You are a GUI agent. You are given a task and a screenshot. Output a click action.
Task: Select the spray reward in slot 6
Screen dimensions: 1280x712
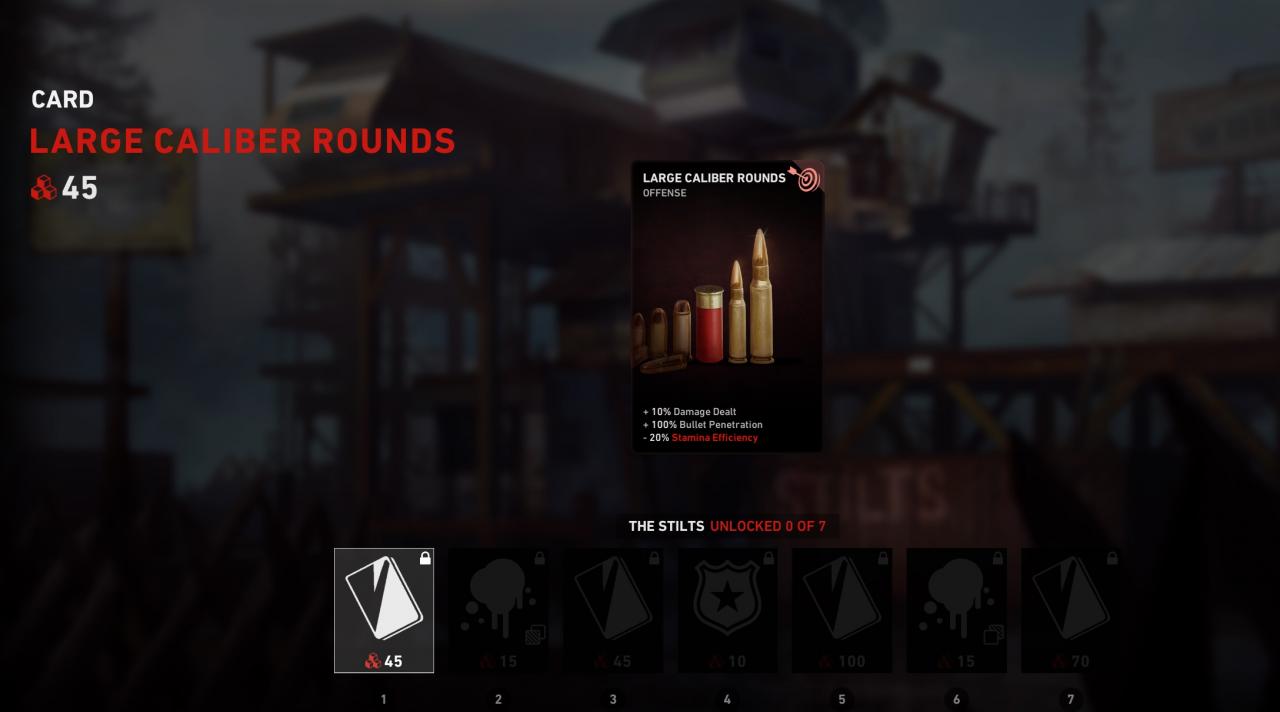pyautogui.click(x=956, y=610)
